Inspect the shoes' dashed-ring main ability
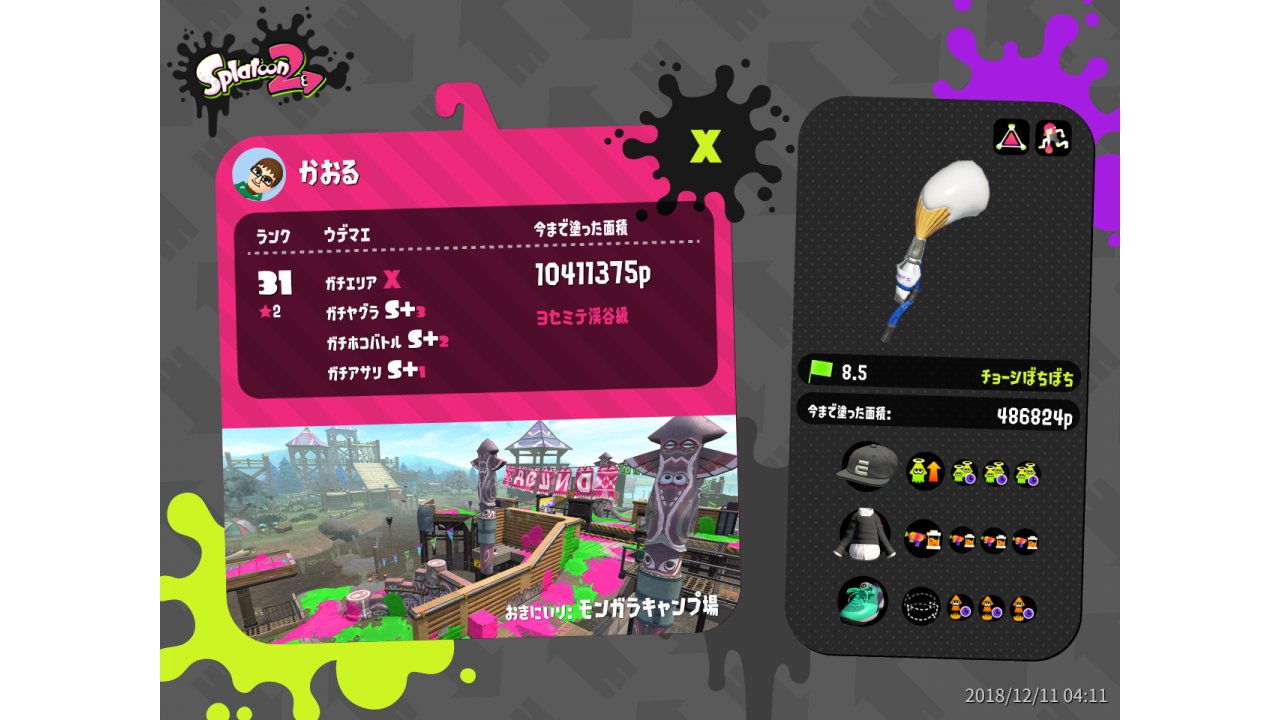Viewport: 1280px width, 720px height. click(920, 606)
